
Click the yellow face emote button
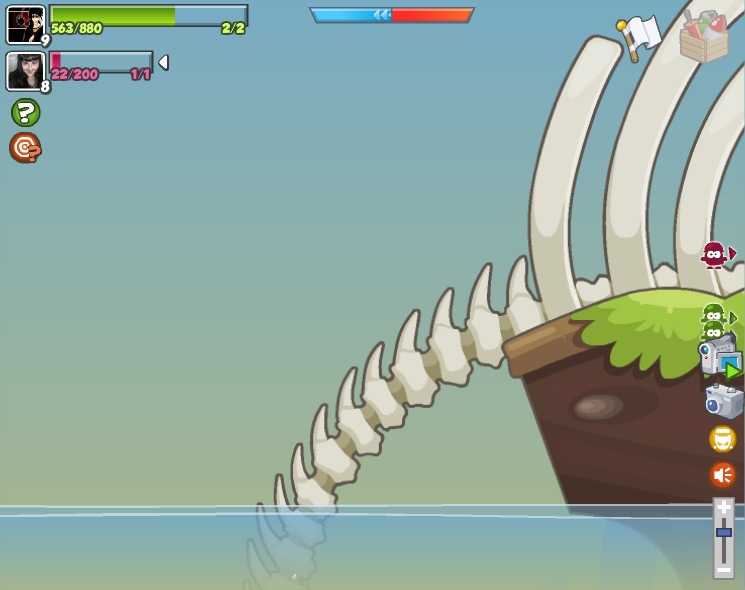click(722, 438)
